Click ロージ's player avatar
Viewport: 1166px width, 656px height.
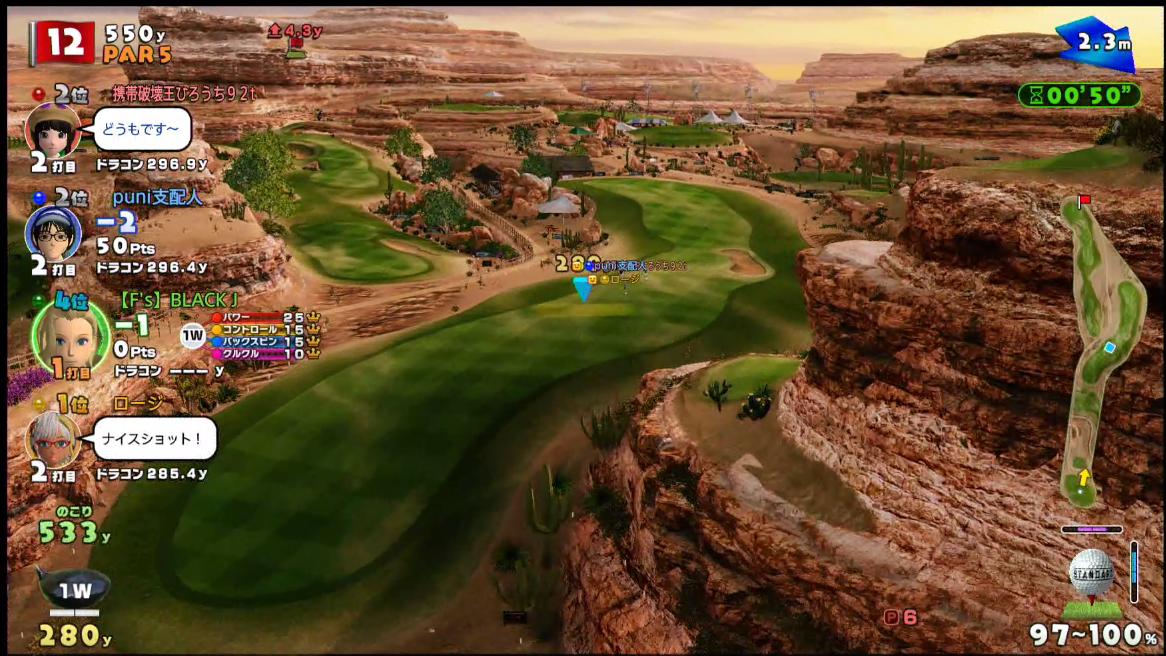coord(53,438)
